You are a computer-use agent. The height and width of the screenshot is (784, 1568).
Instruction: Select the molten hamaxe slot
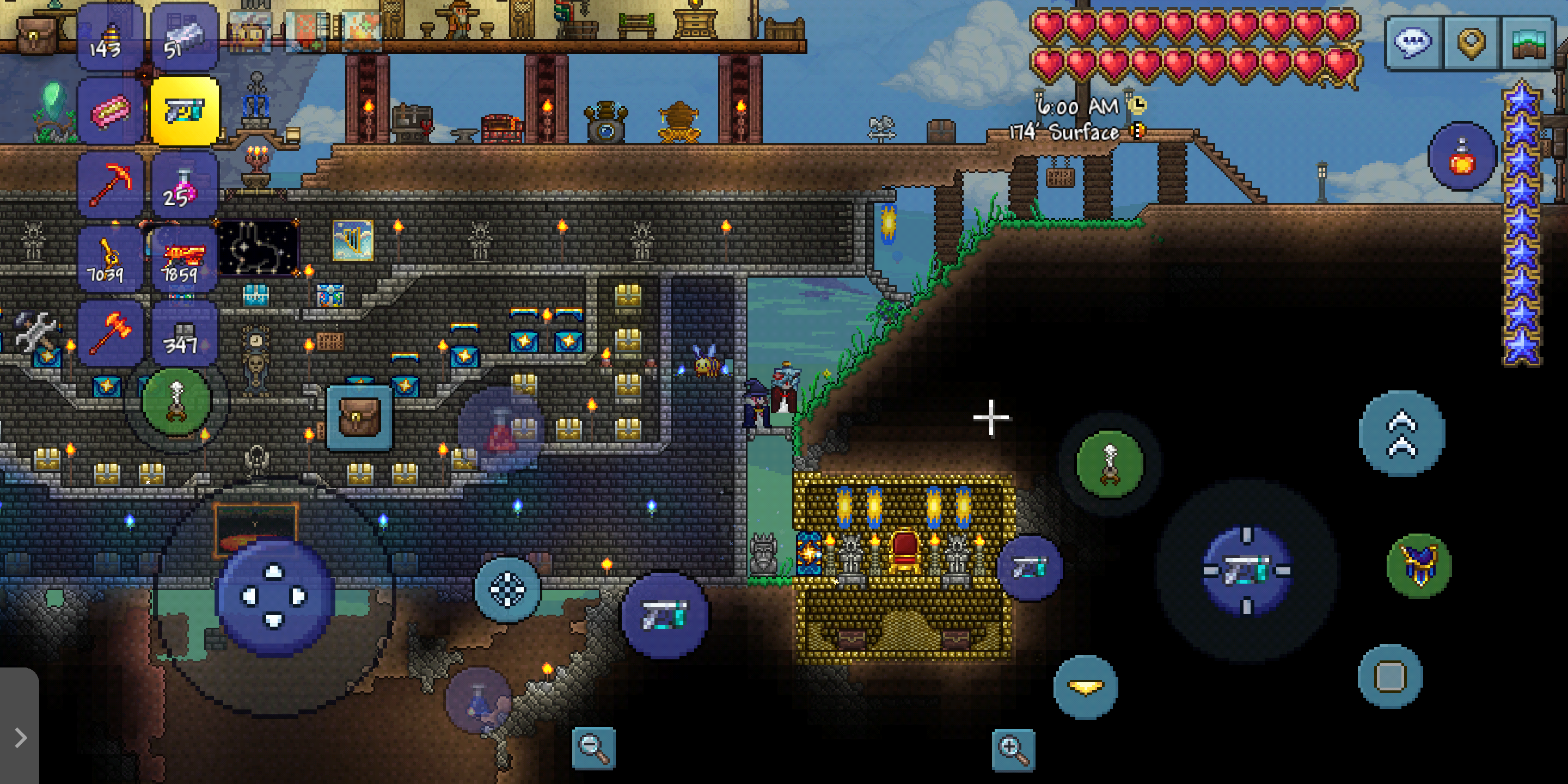tap(110, 334)
